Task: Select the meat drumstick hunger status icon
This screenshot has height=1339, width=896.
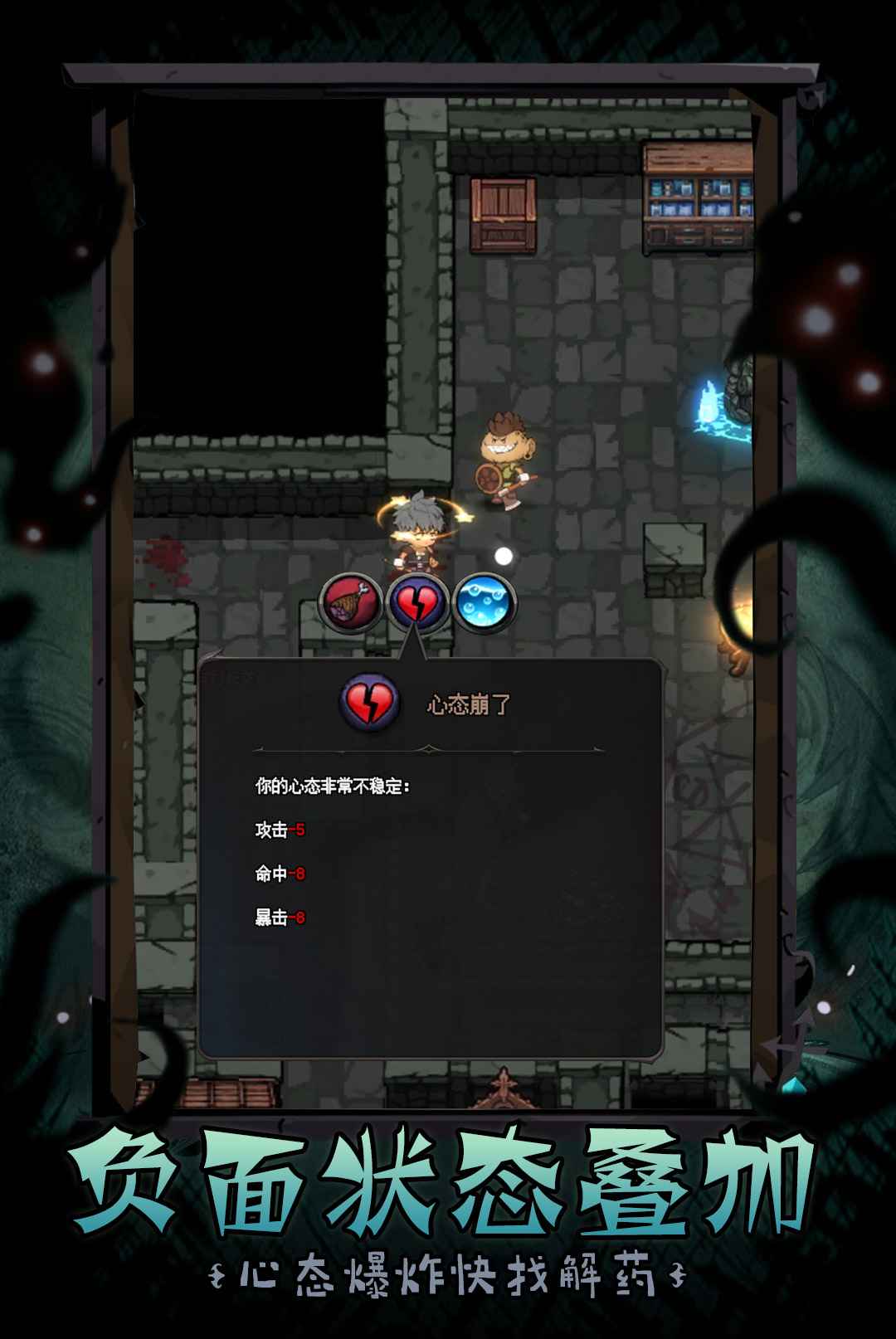Action: click(x=351, y=603)
